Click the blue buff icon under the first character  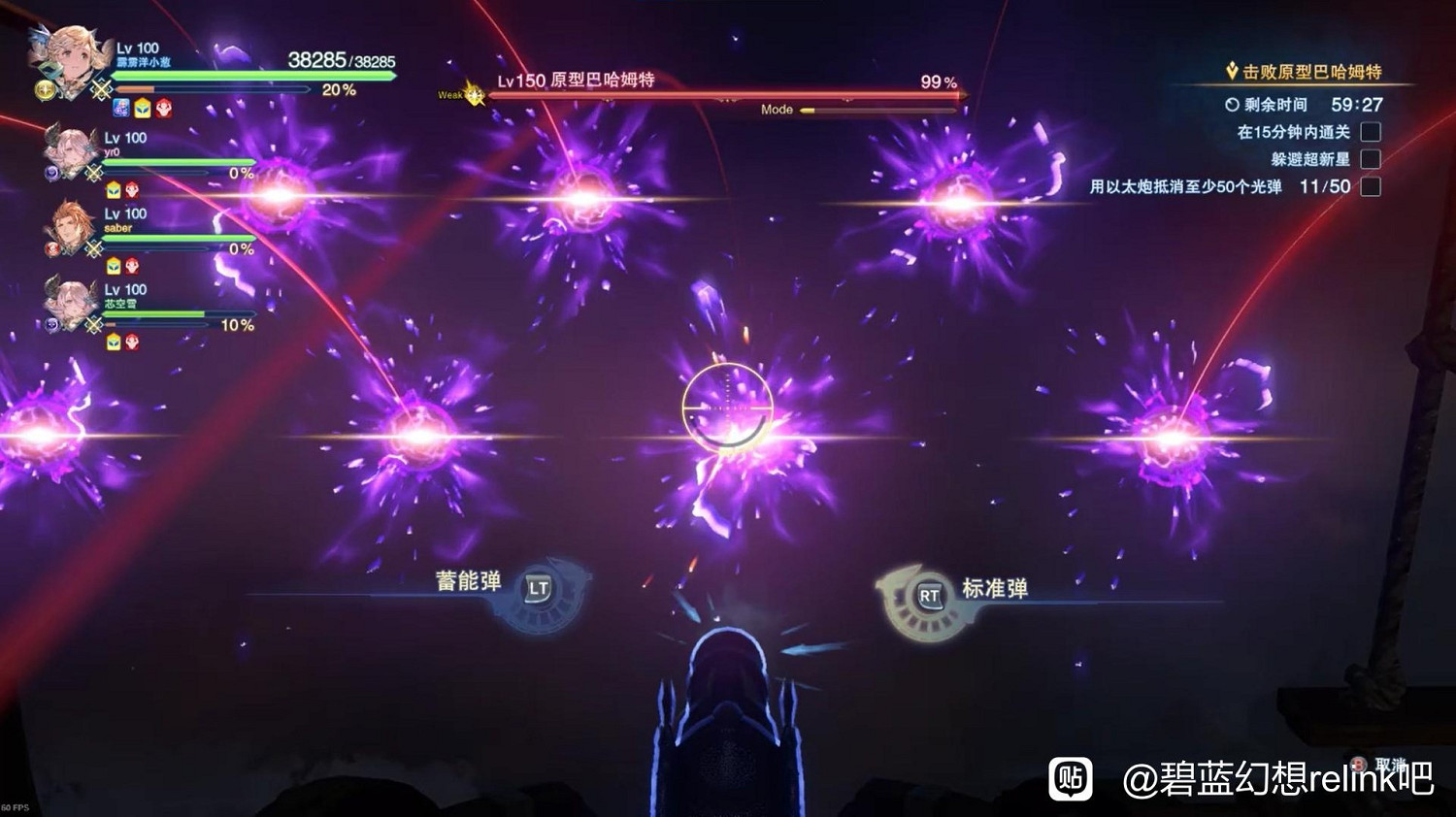tap(119, 109)
